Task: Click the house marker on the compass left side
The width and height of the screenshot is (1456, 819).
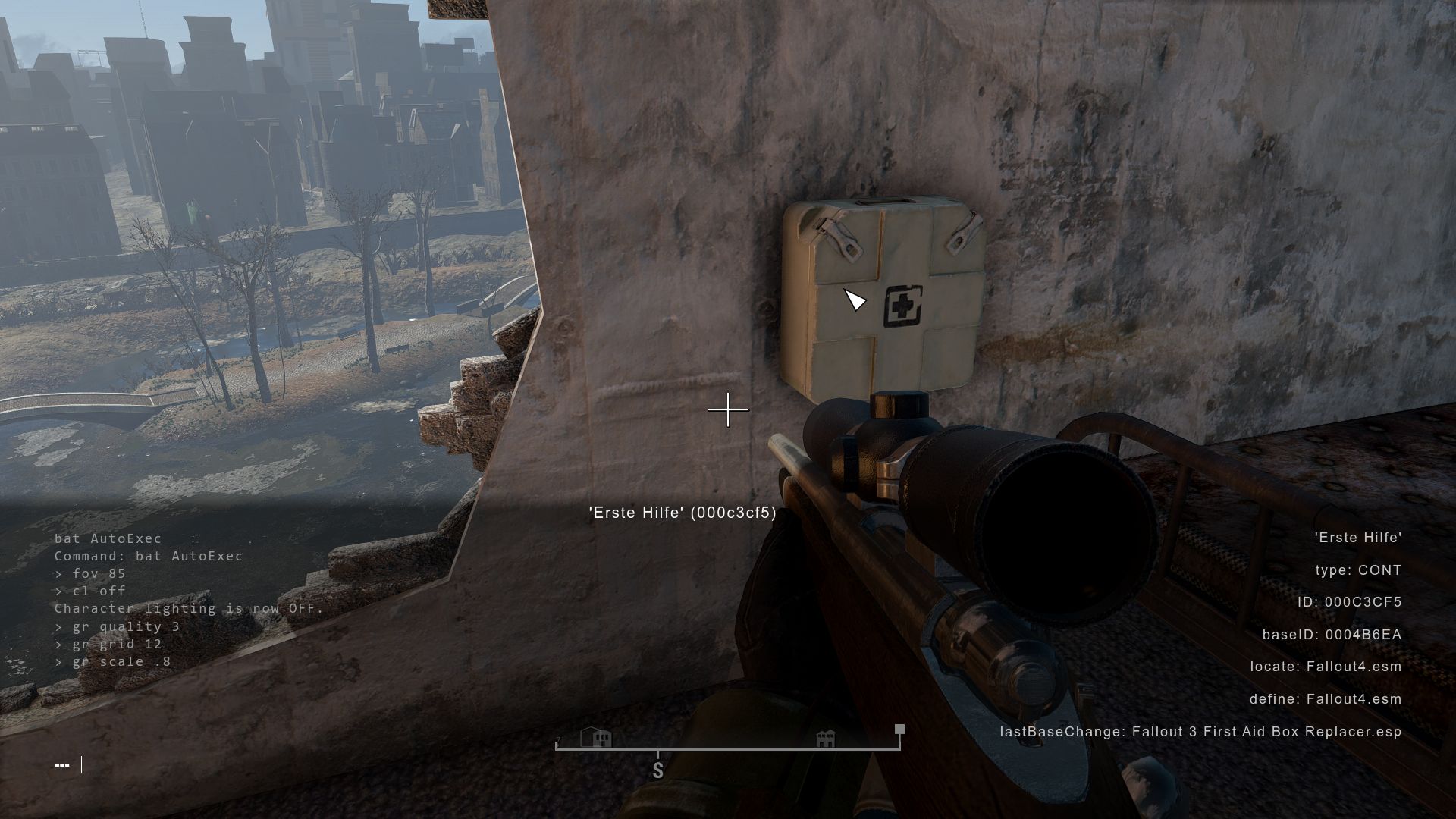Action: coord(596,736)
